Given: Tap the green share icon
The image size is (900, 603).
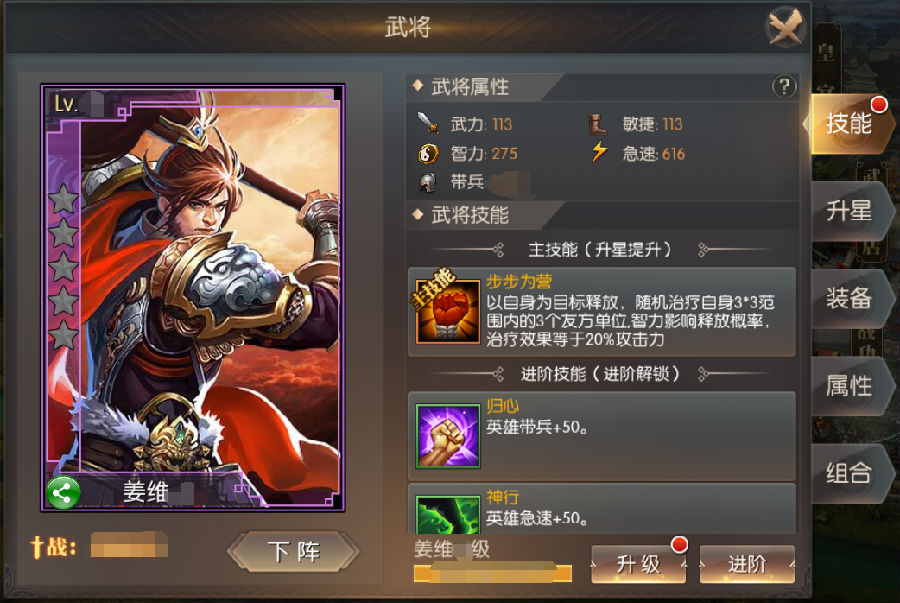Looking at the screenshot, I should [x=63, y=493].
